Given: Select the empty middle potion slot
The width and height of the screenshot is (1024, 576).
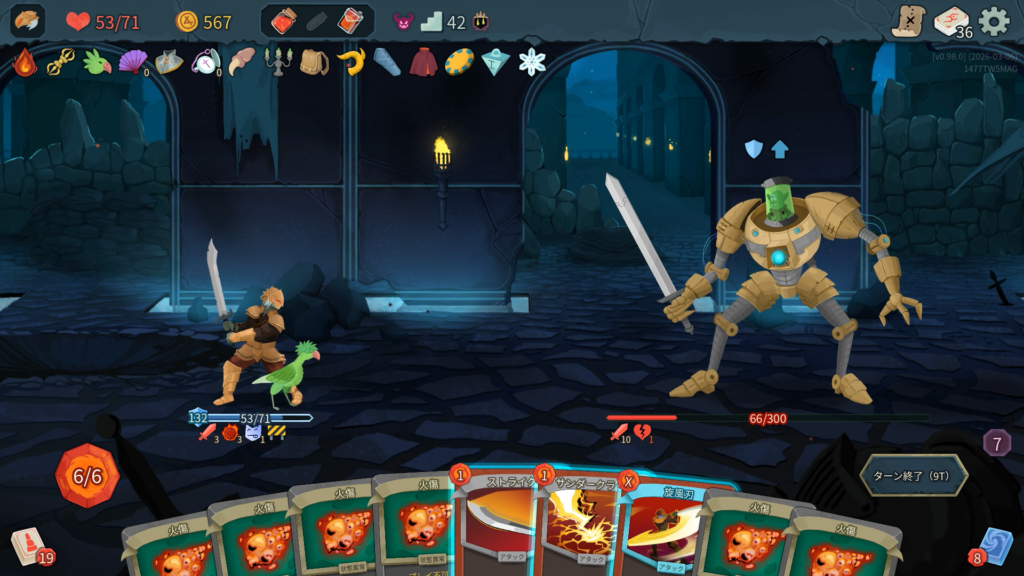Looking at the screenshot, I should coord(317,21).
